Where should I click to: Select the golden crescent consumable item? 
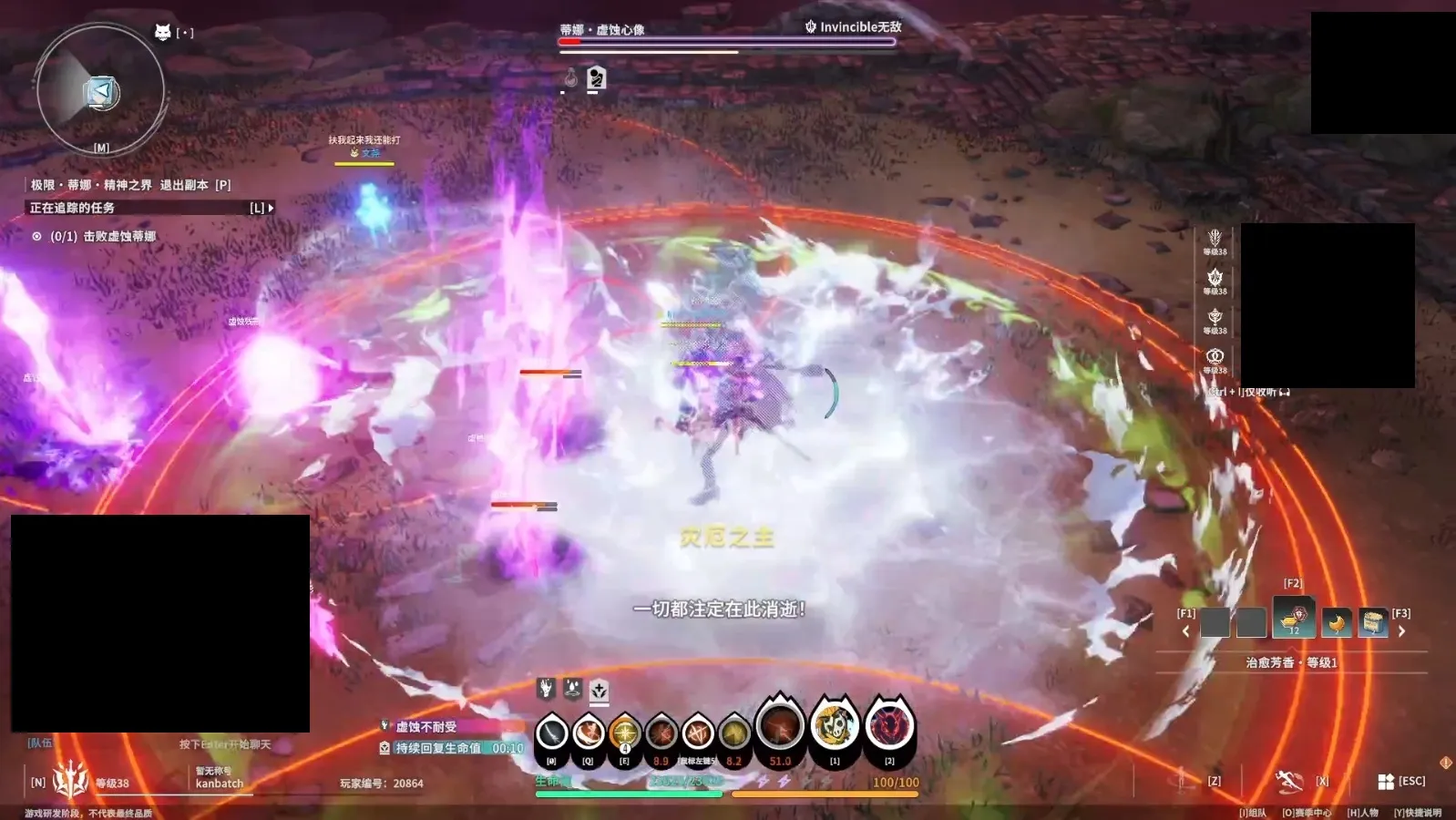tap(1337, 622)
